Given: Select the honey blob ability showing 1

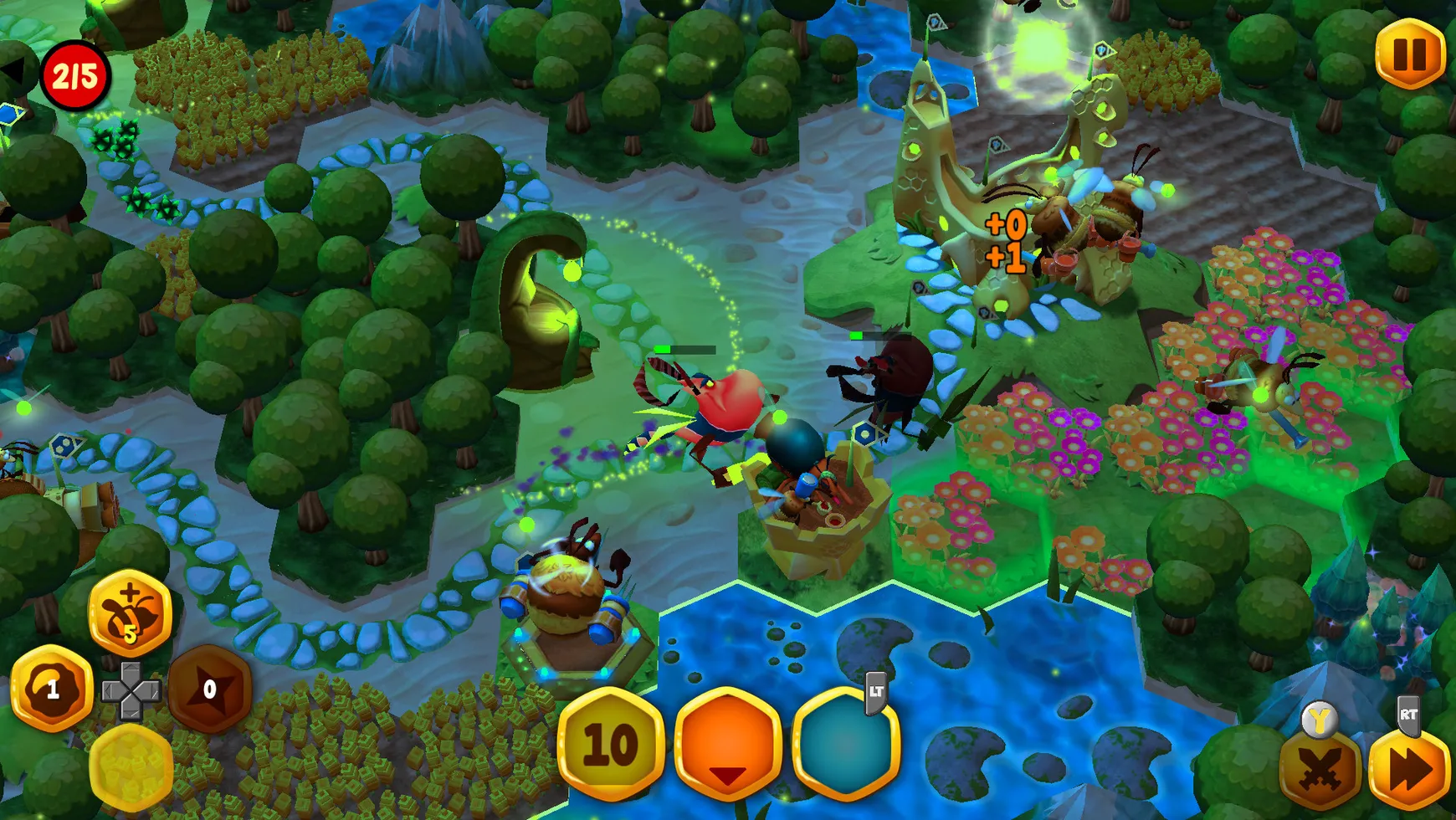Looking at the screenshot, I should click(x=52, y=689).
